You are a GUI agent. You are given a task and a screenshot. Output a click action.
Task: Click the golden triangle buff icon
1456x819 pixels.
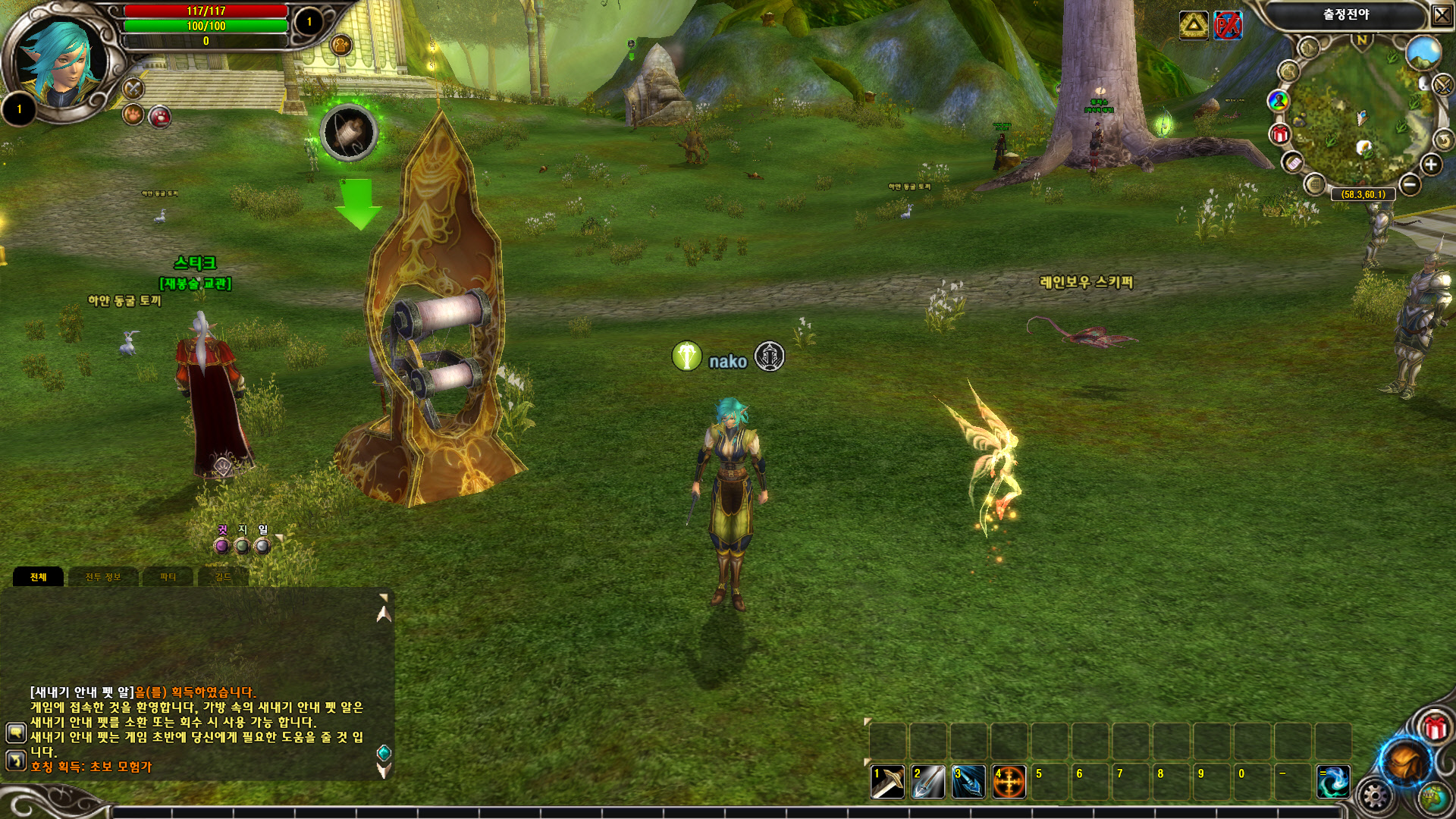[x=1194, y=26]
